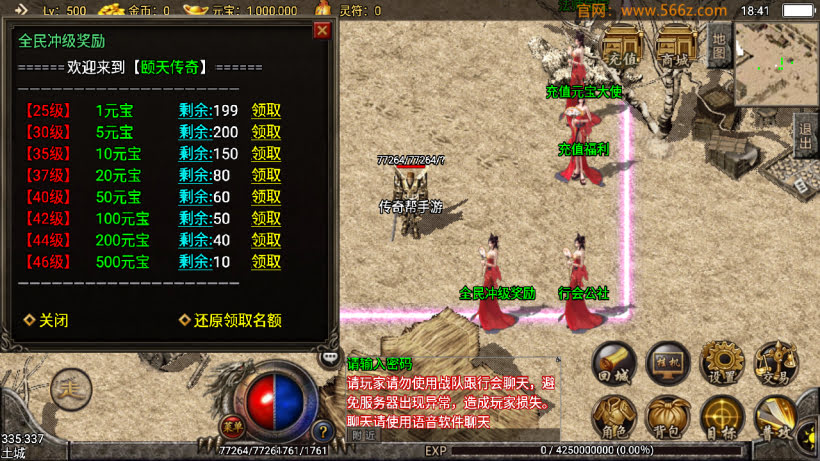Screen dimensions: 820x461
Task: Click the minimap
Action: point(776,62)
